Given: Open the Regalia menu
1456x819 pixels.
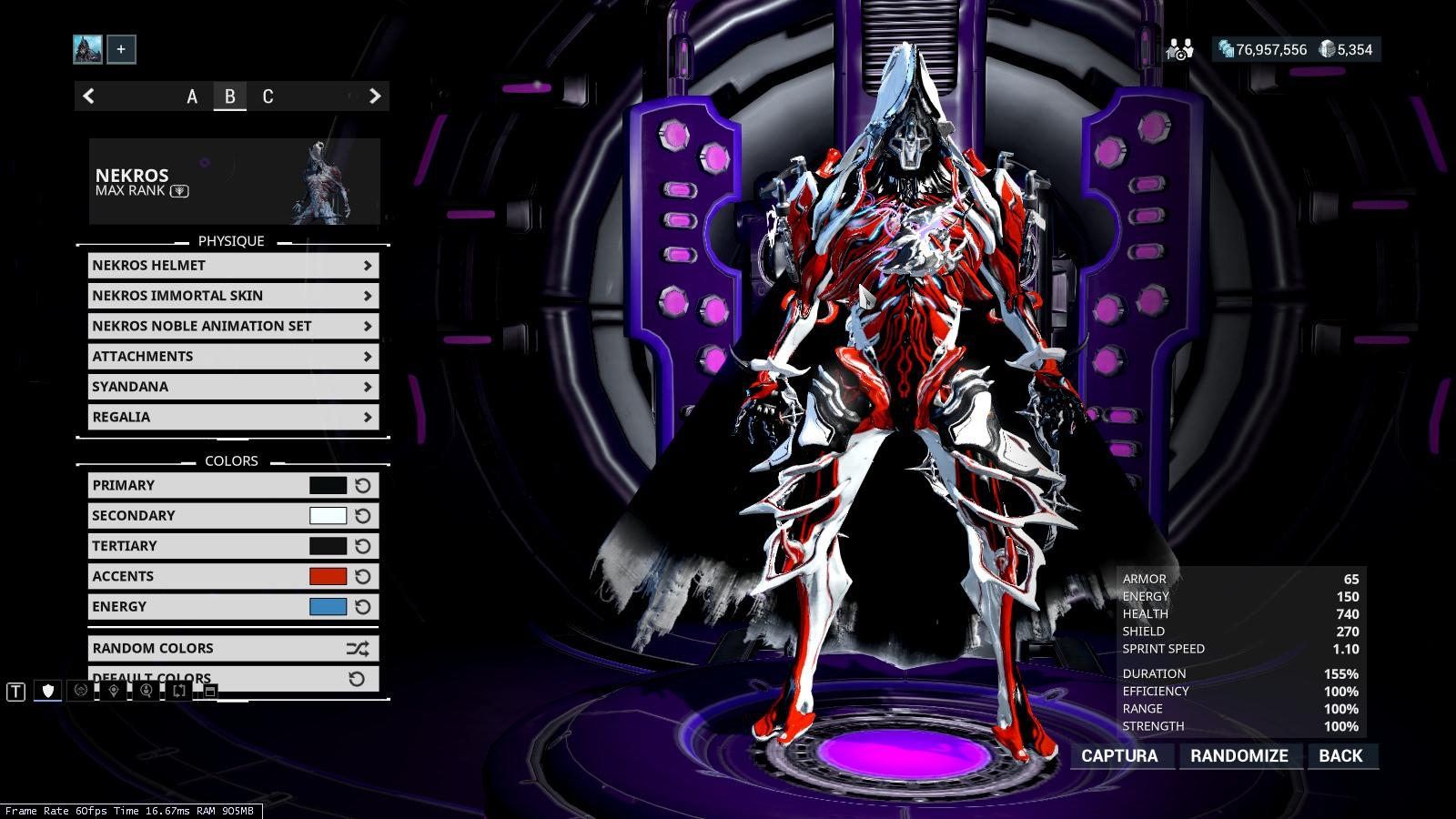Looking at the screenshot, I should 233,417.
